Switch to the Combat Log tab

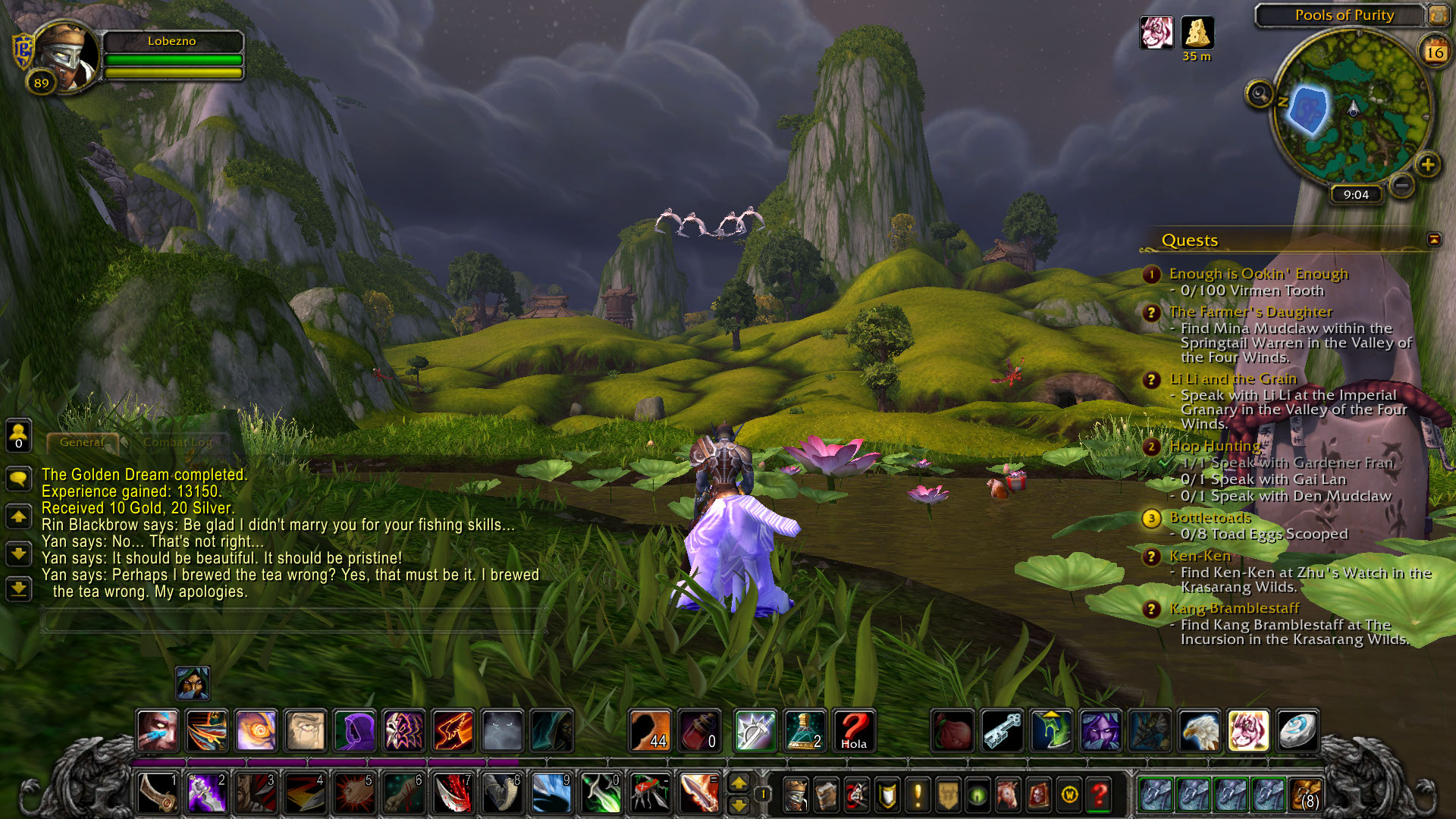178,442
